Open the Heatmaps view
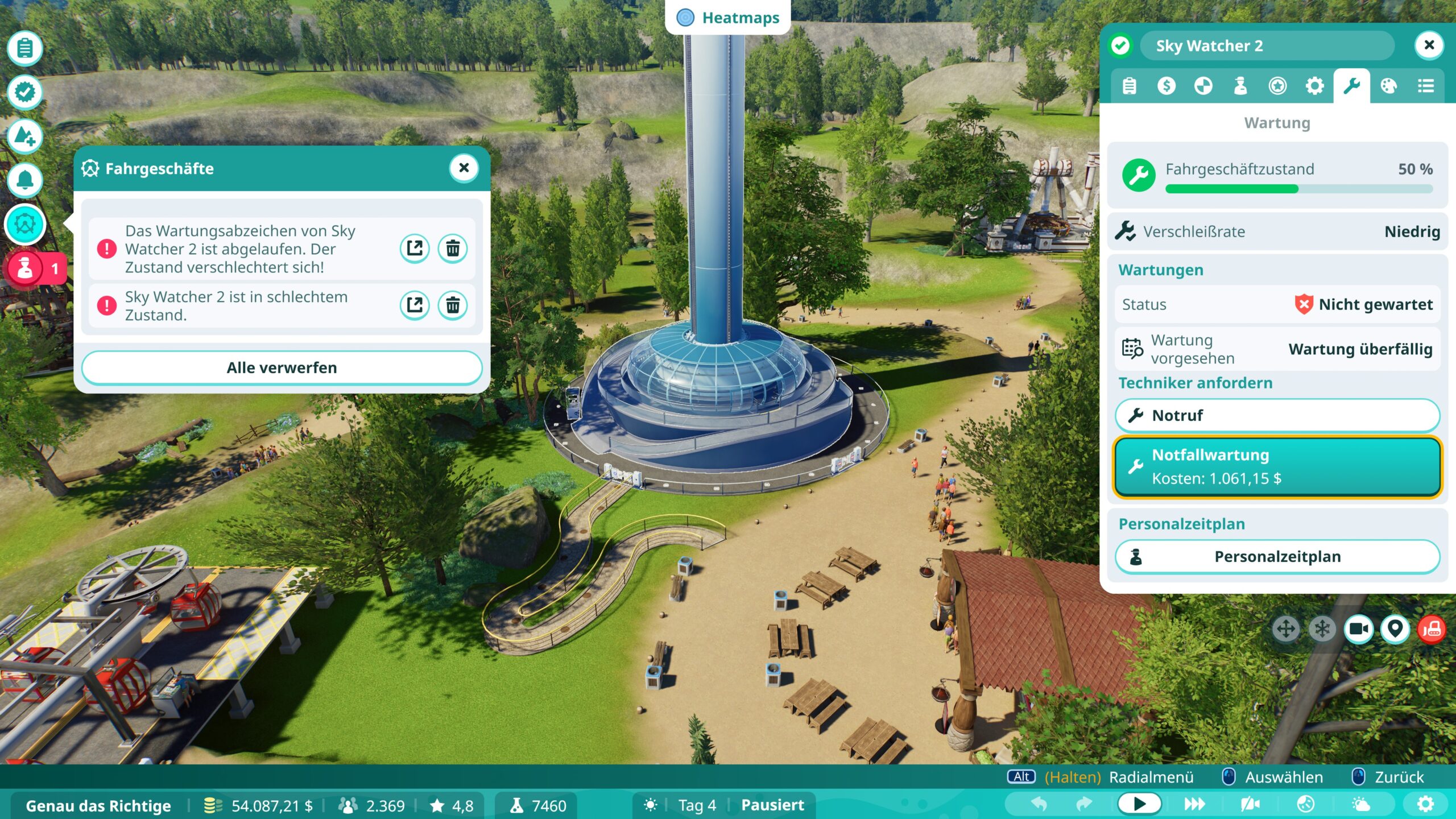The width and height of the screenshot is (1456, 819). point(728,18)
